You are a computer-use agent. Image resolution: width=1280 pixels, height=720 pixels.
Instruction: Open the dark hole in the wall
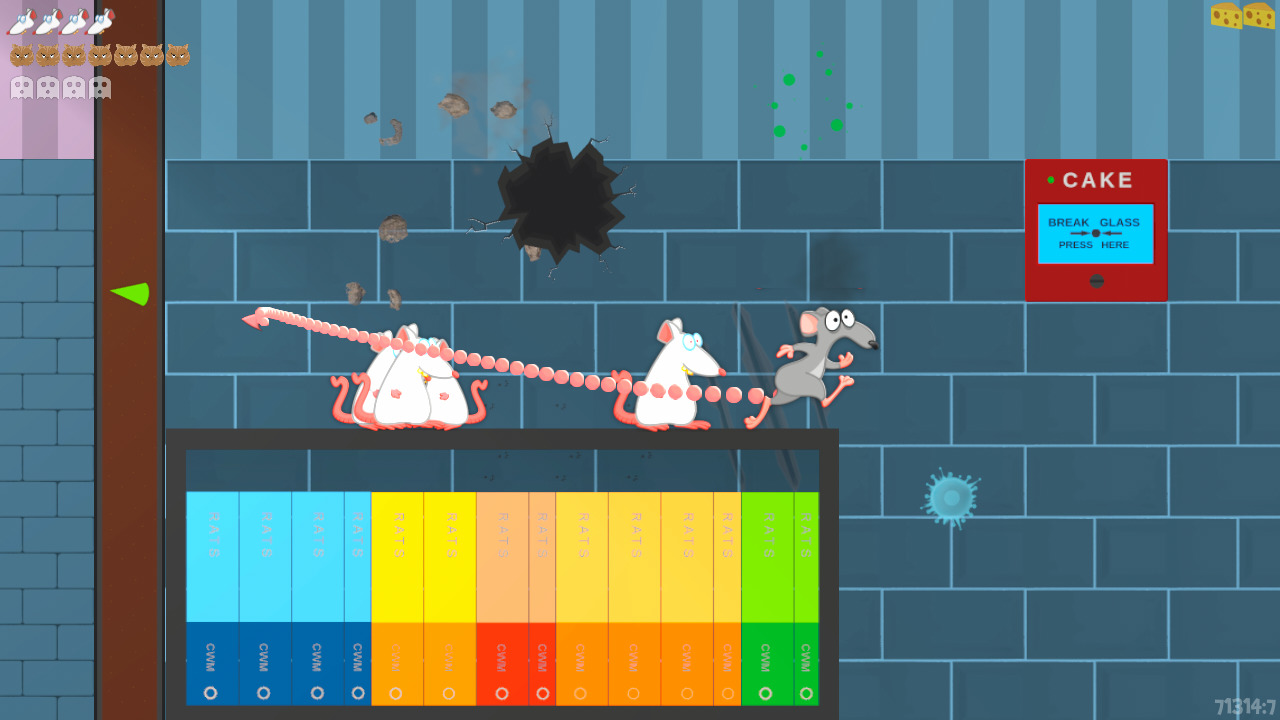click(560, 200)
